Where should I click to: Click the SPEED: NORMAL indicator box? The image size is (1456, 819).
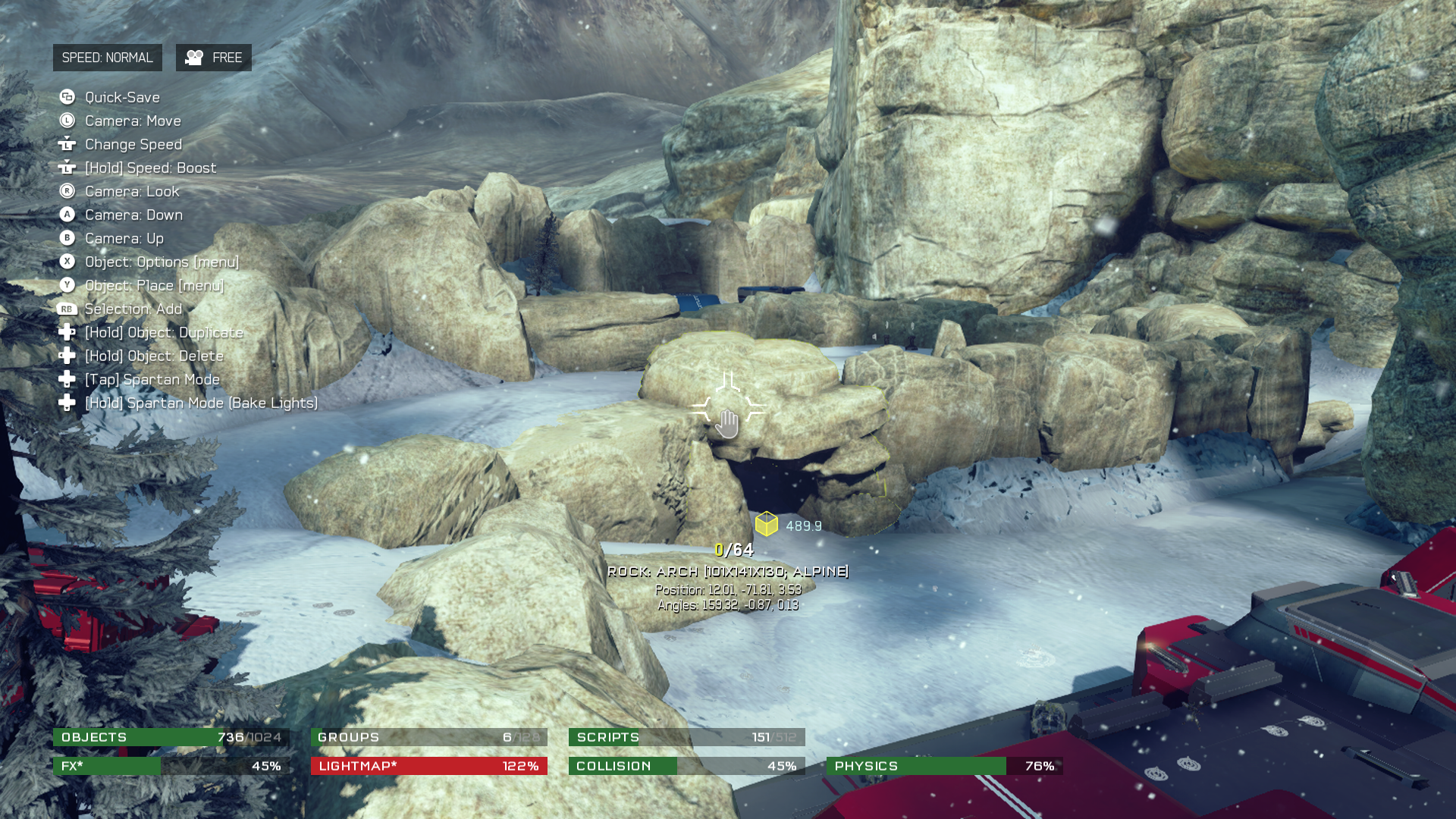point(107,58)
